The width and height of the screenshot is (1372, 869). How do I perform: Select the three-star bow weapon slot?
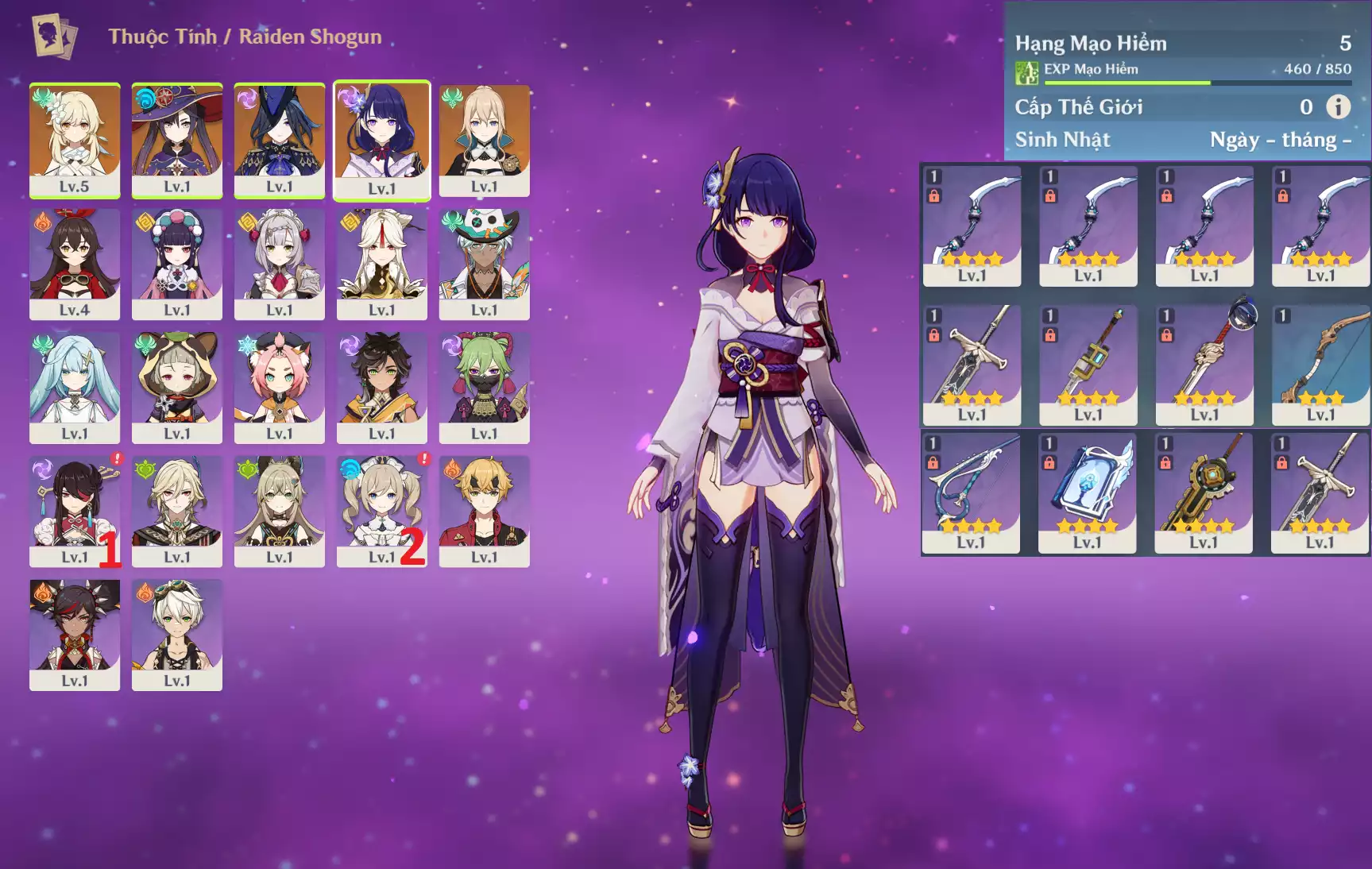pos(1320,365)
